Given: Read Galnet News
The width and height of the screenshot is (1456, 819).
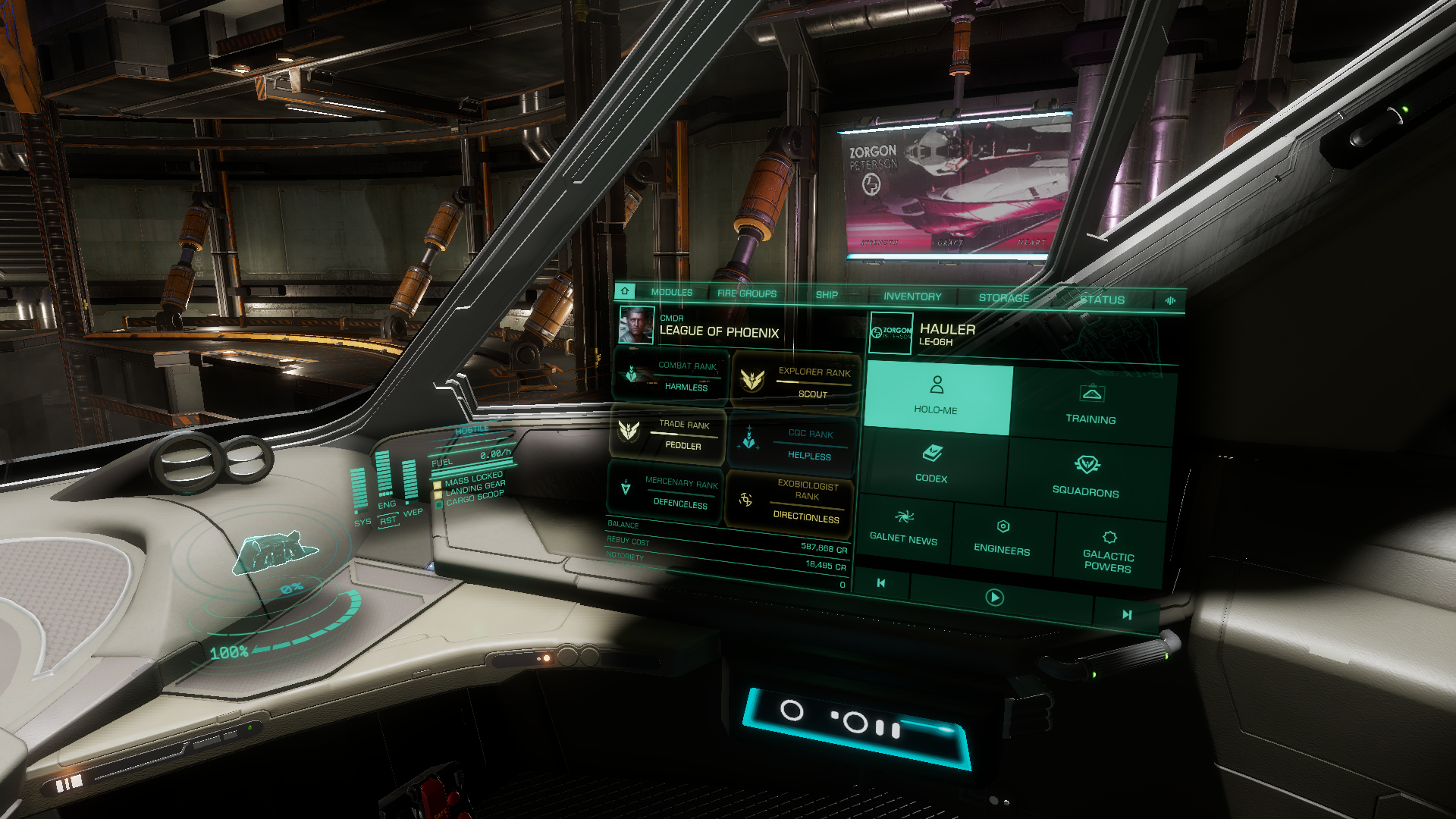Looking at the screenshot, I should coord(903,527).
